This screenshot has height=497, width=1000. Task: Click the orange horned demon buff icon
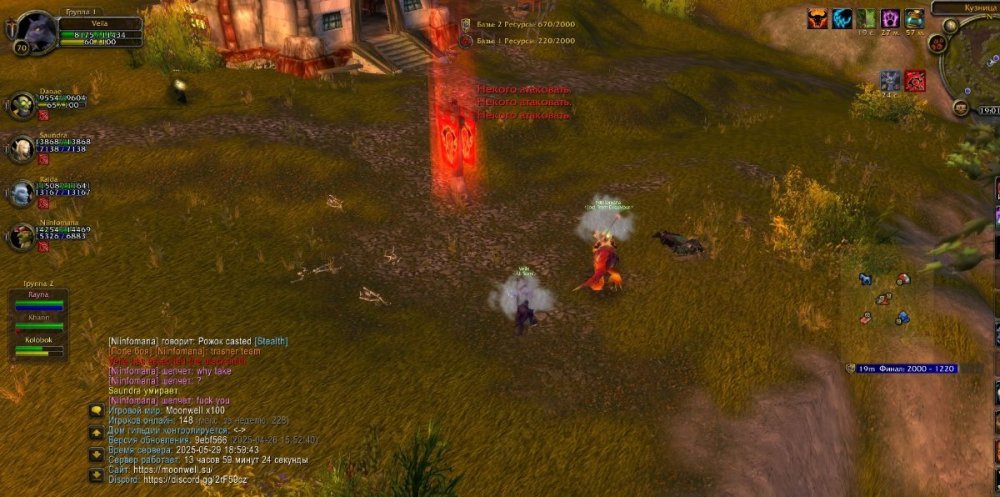click(x=819, y=18)
